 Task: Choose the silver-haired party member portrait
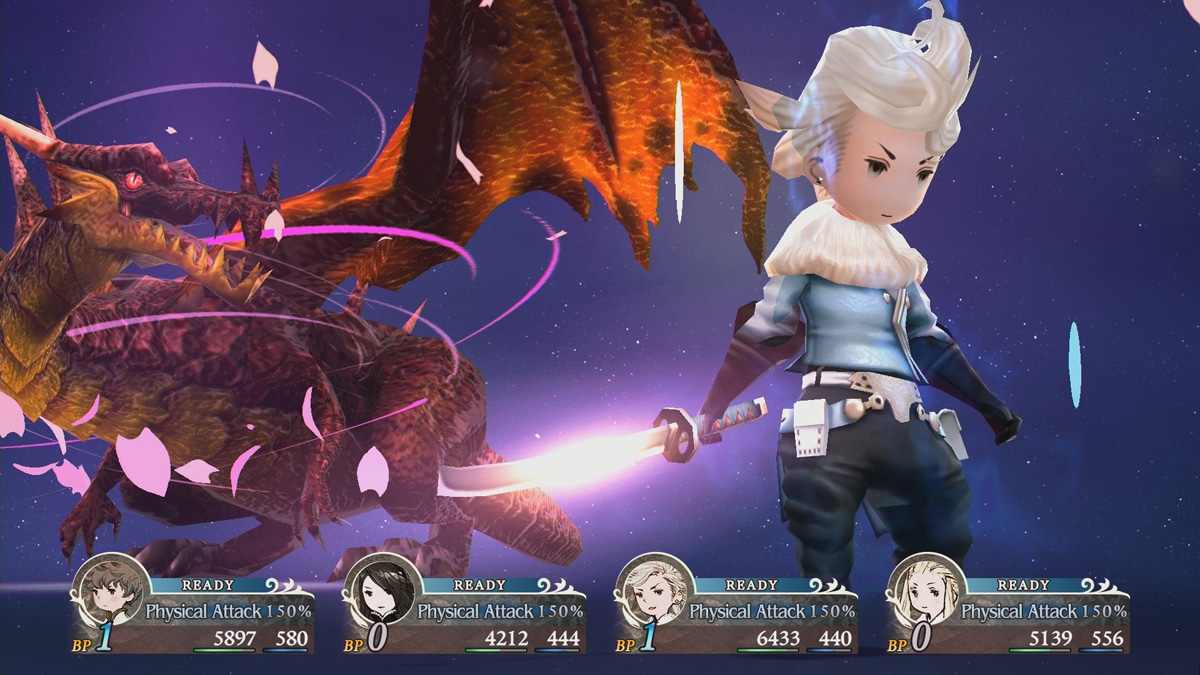pos(653,591)
